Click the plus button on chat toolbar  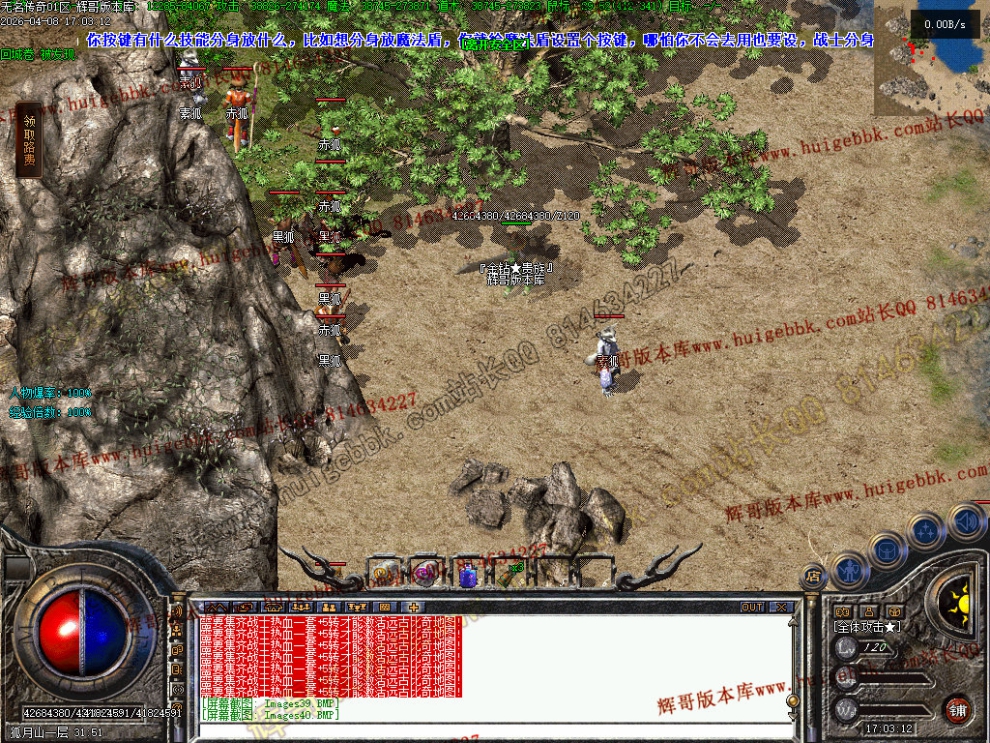click(x=412, y=607)
